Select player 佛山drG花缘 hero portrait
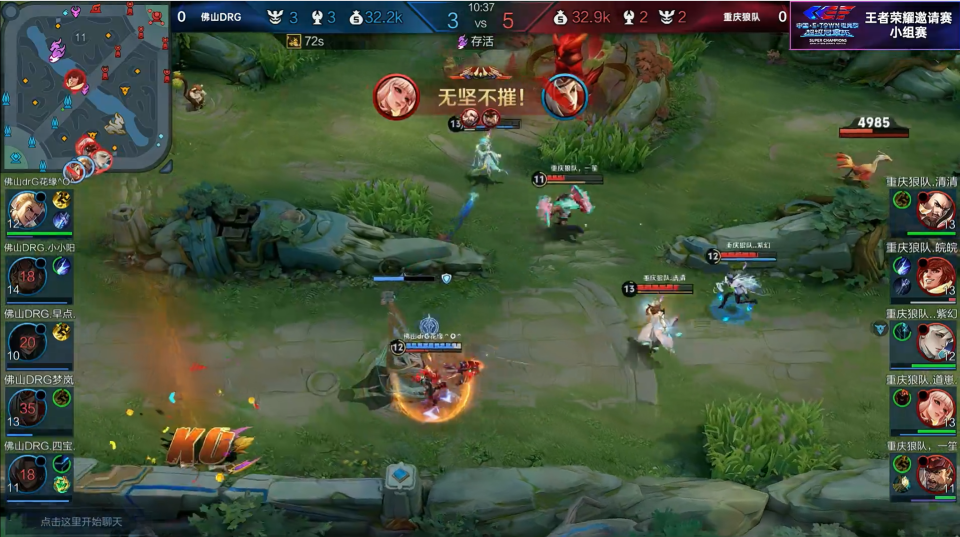 point(27,210)
